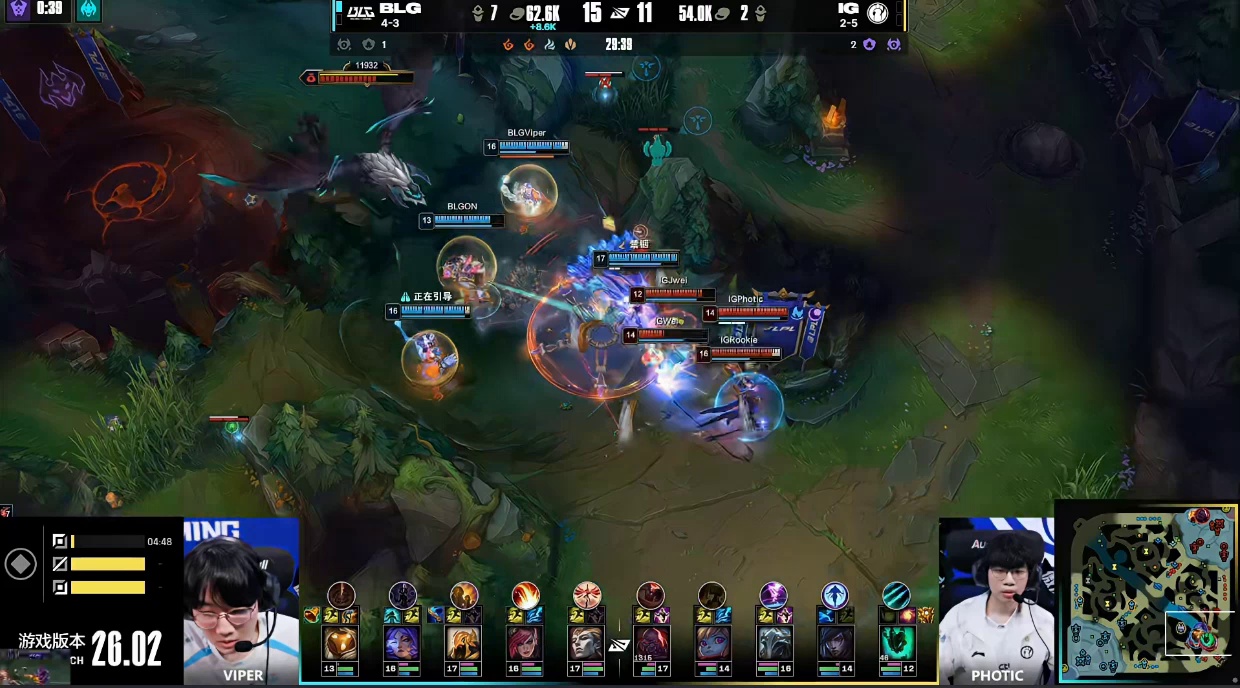Image resolution: width=1240 pixels, height=688 pixels.
Task: Select the teal claw-slash ultimate icon
Action: (896, 596)
